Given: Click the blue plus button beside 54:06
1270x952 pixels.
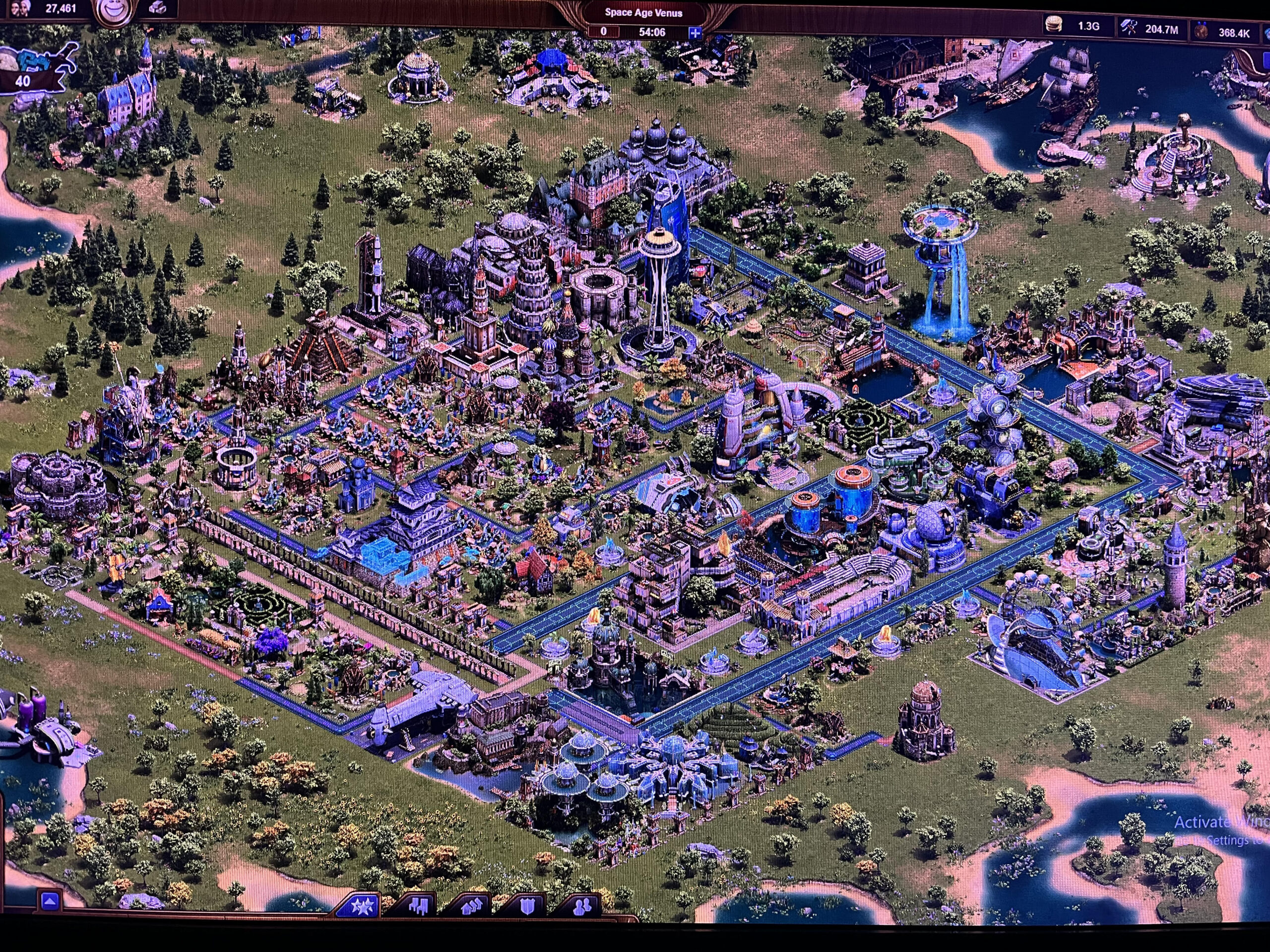Looking at the screenshot, I should [x=695, y=33].
